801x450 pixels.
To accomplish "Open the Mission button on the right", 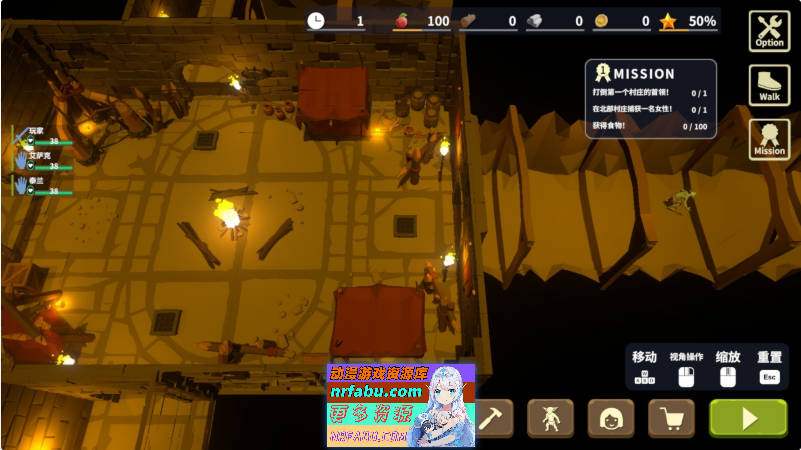I will coord(769,139).
